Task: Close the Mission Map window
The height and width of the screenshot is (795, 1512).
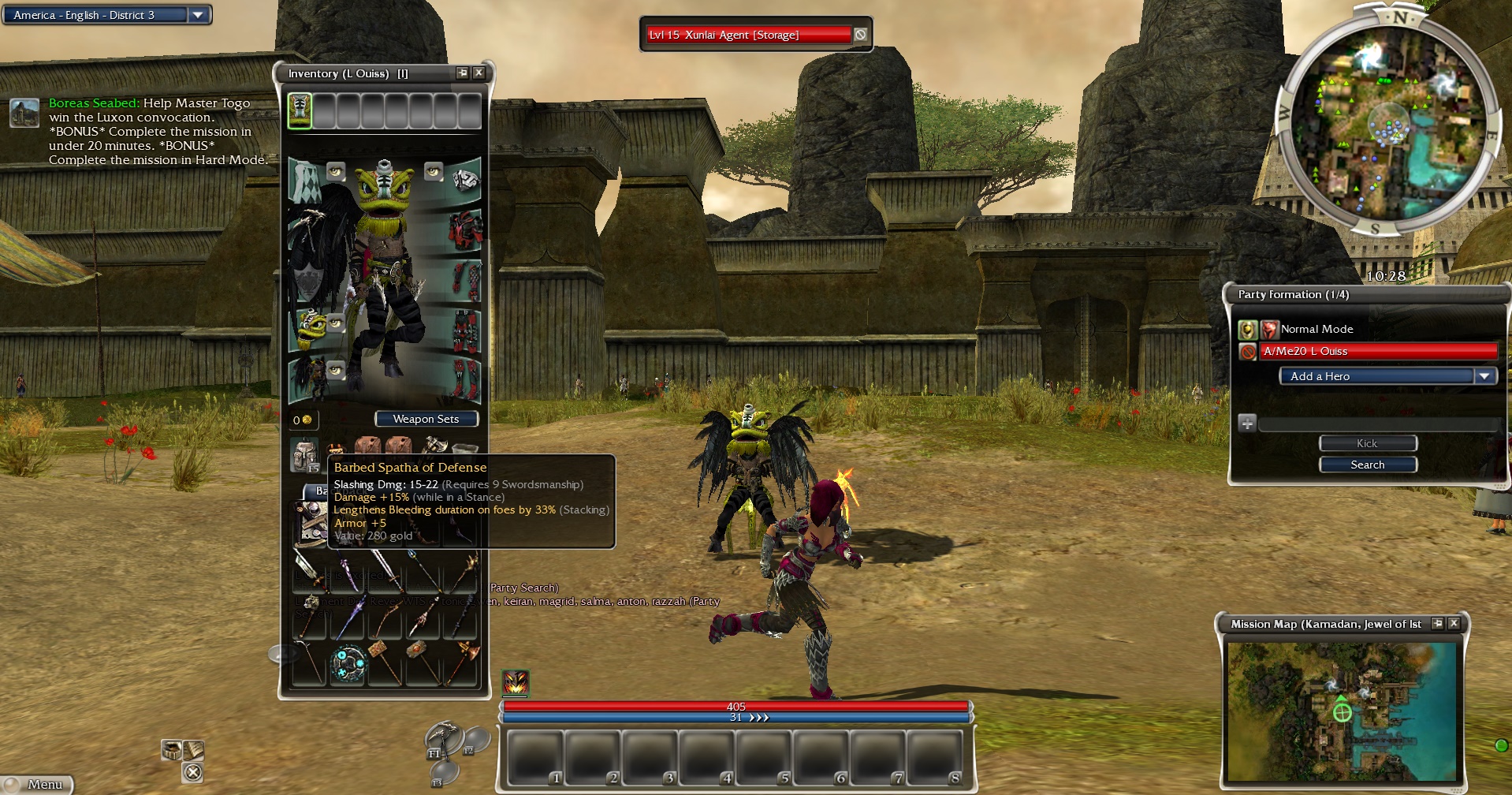Action: 1454,624
